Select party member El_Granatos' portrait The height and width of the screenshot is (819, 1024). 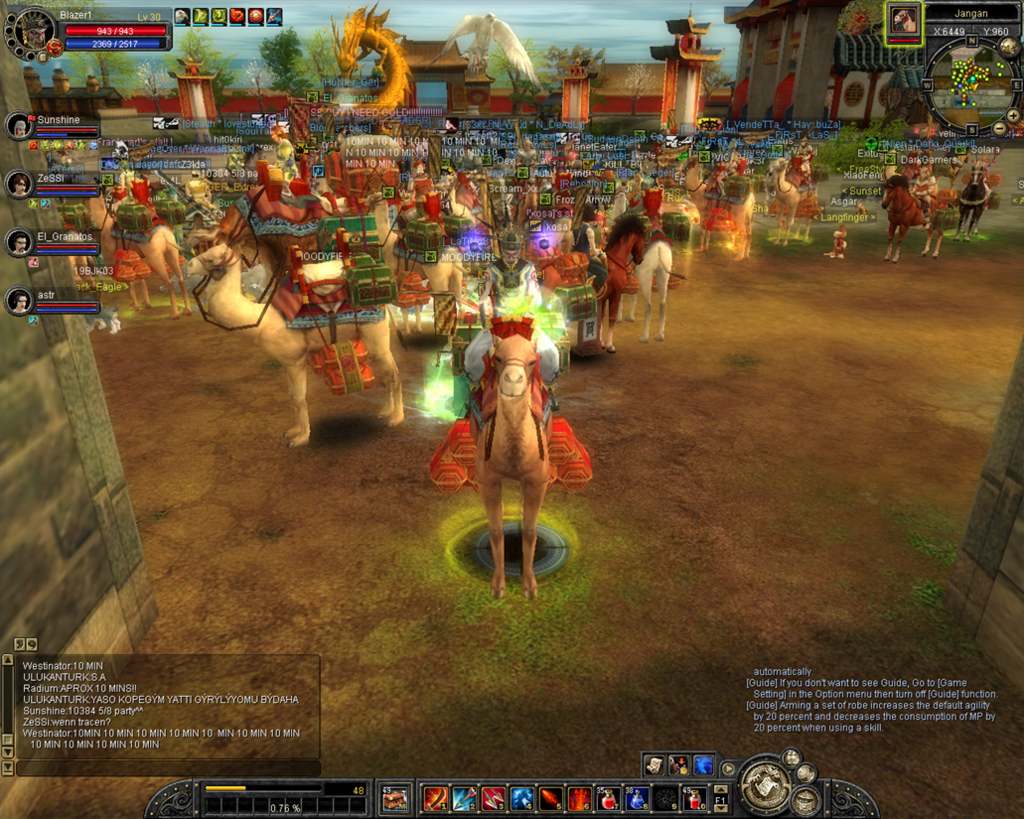click(19, 243)
